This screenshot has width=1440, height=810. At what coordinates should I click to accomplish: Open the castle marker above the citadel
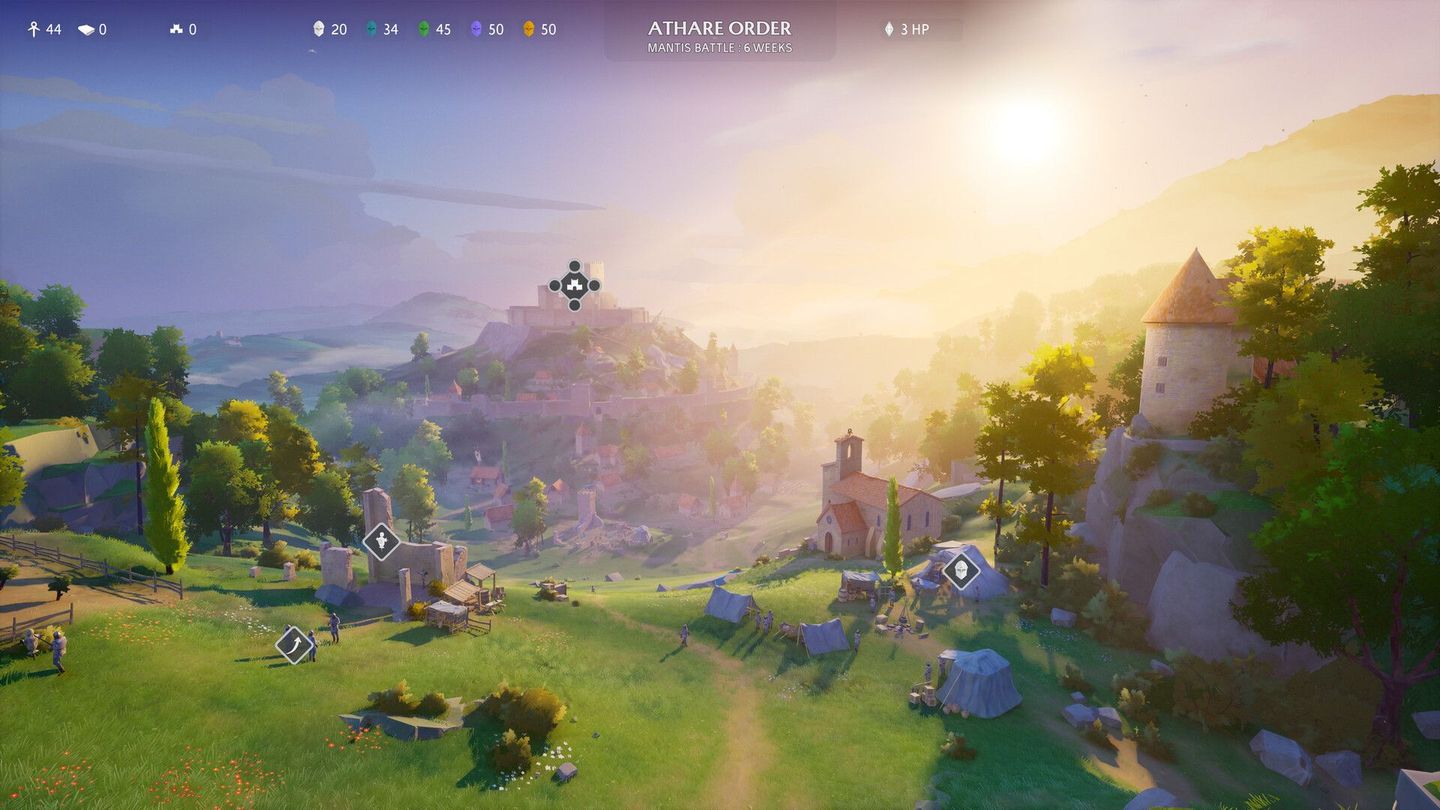click(574, 285)
